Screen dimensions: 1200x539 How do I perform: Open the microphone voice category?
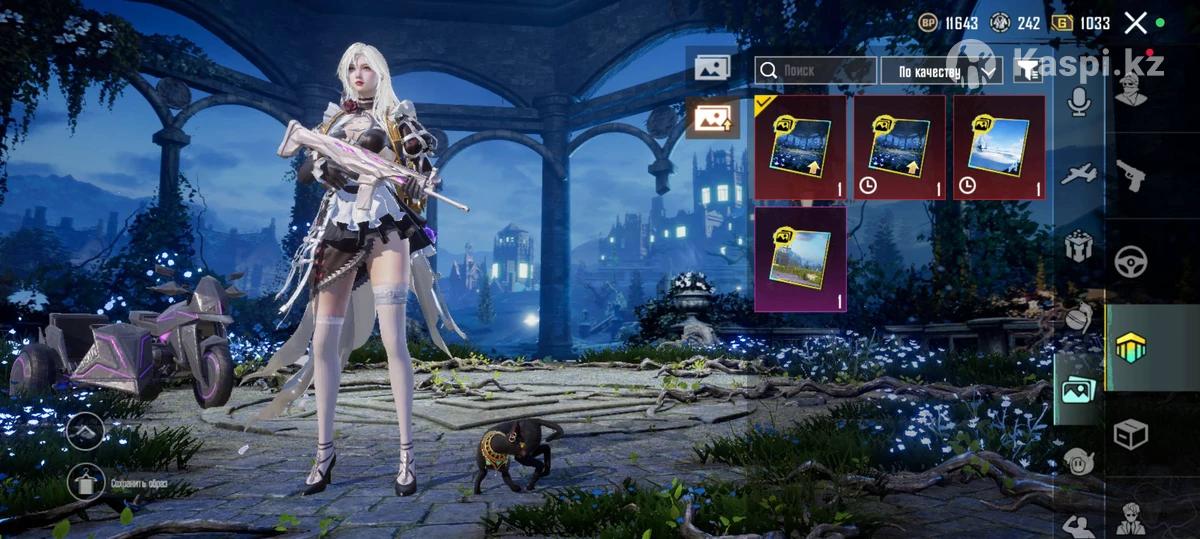pyautogui.click(x=1078, y=100)
